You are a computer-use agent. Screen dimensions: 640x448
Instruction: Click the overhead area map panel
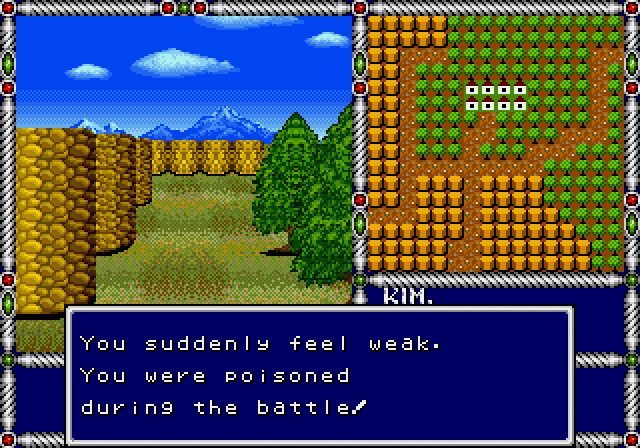(x=494, y=143)
